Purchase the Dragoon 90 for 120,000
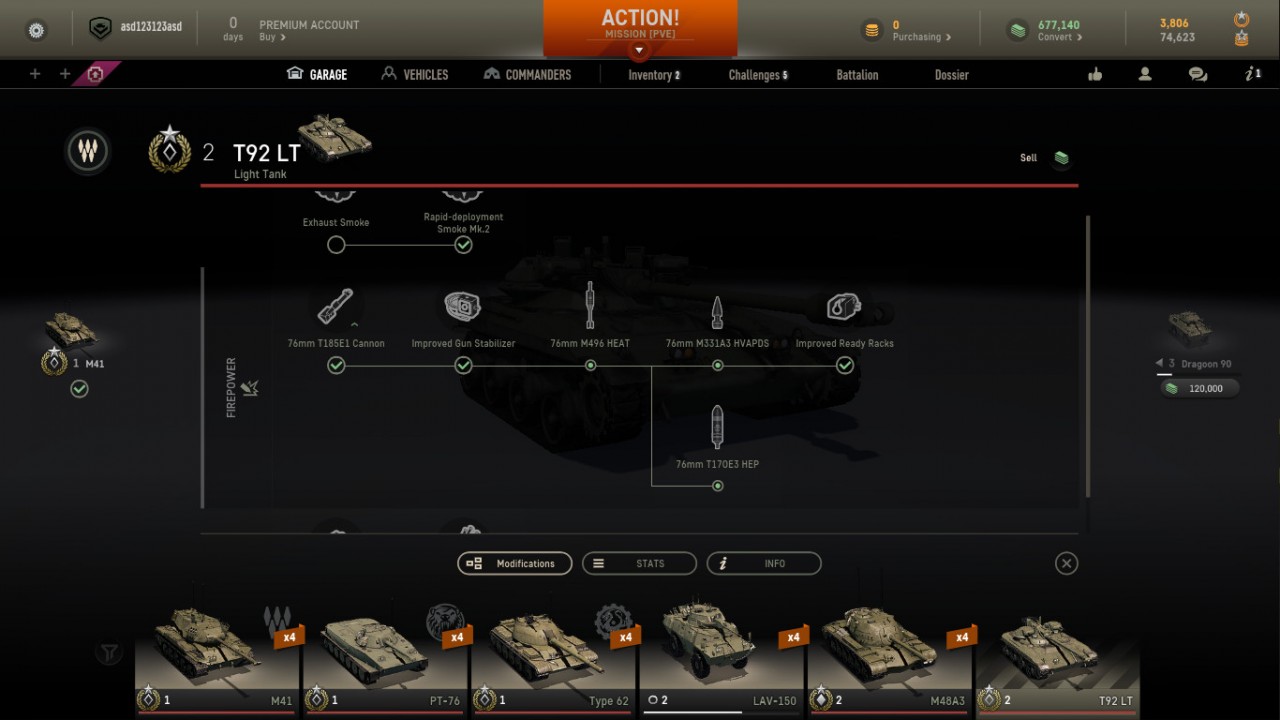 pos(1199,388)
